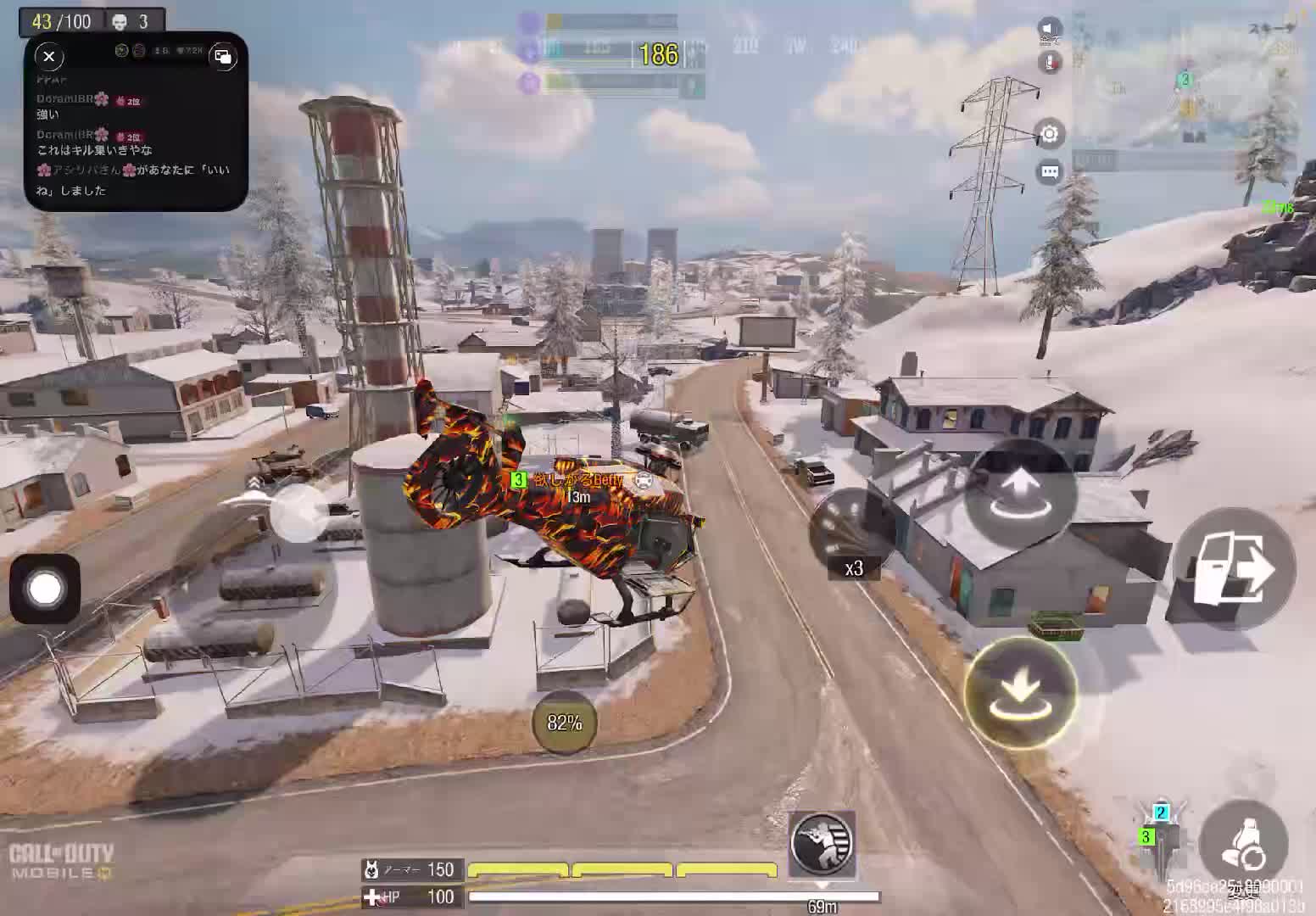Tap the white circular record button
The image size is (1316, 916).
coord(45,589)
